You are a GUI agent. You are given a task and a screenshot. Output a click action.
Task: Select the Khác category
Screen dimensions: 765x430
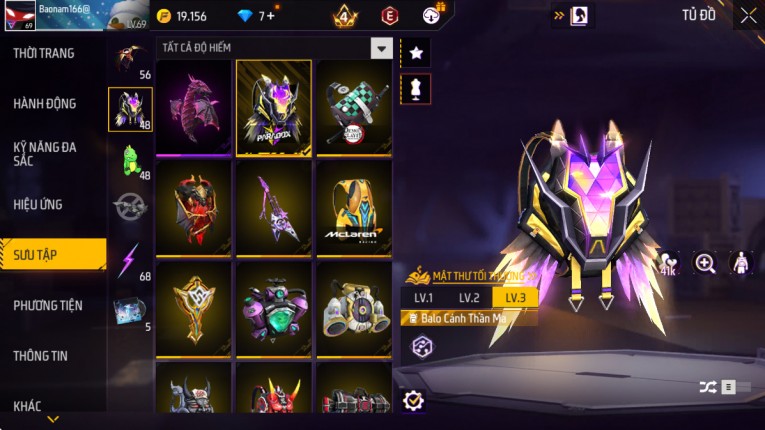[28, 405]
